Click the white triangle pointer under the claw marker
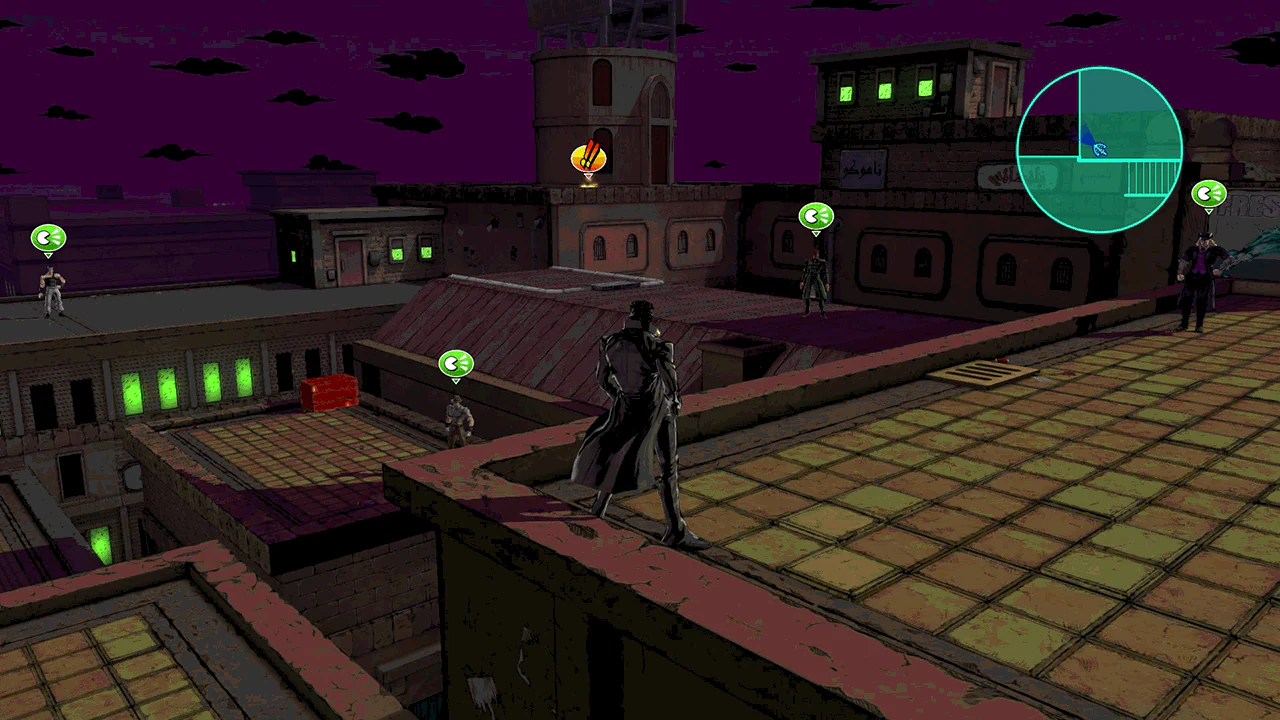The height and width of the screenshot is (720, 1280). pyautogui.click(x=588, y=178)
